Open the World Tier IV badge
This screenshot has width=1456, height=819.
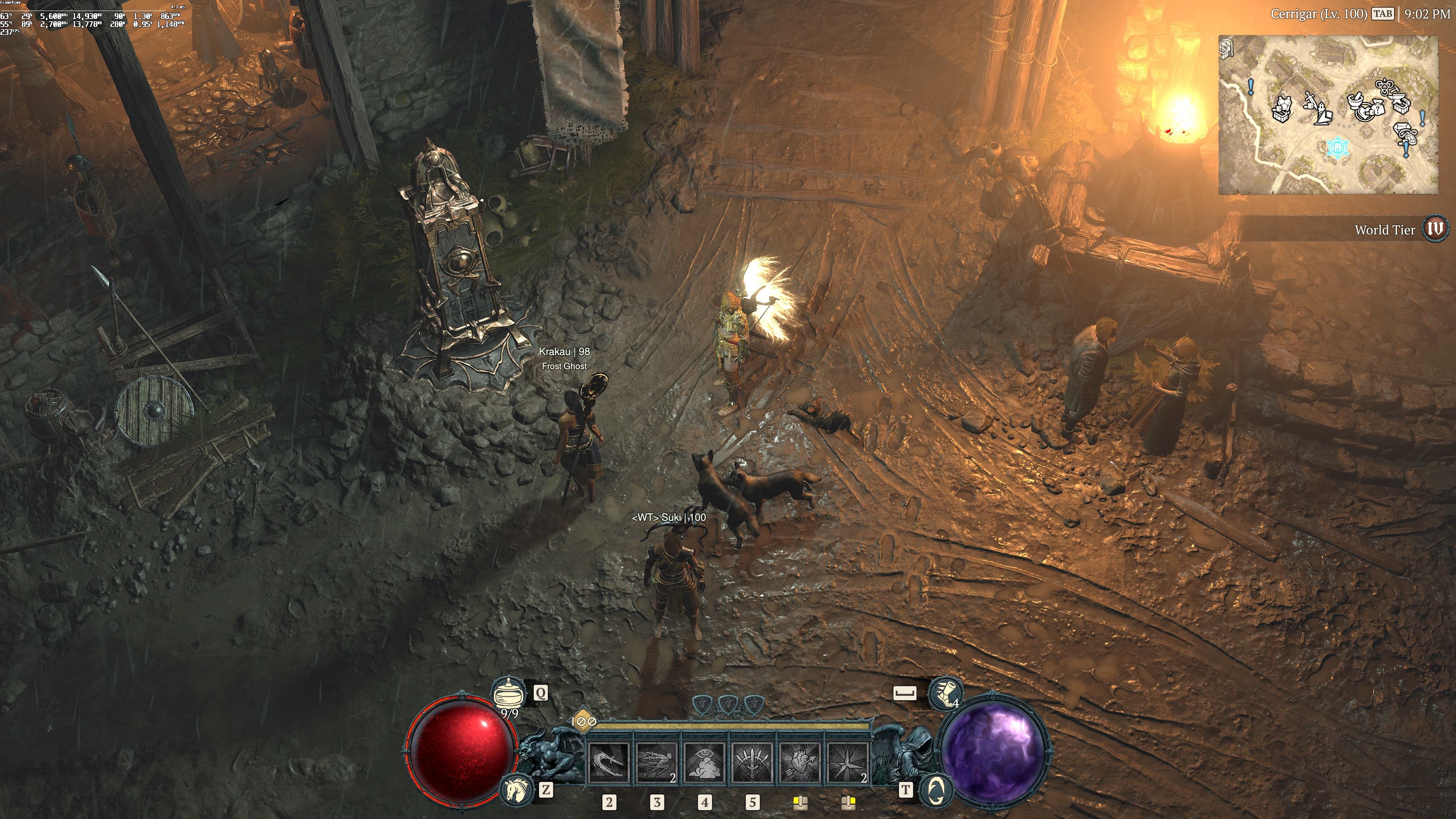(1434, 229)
